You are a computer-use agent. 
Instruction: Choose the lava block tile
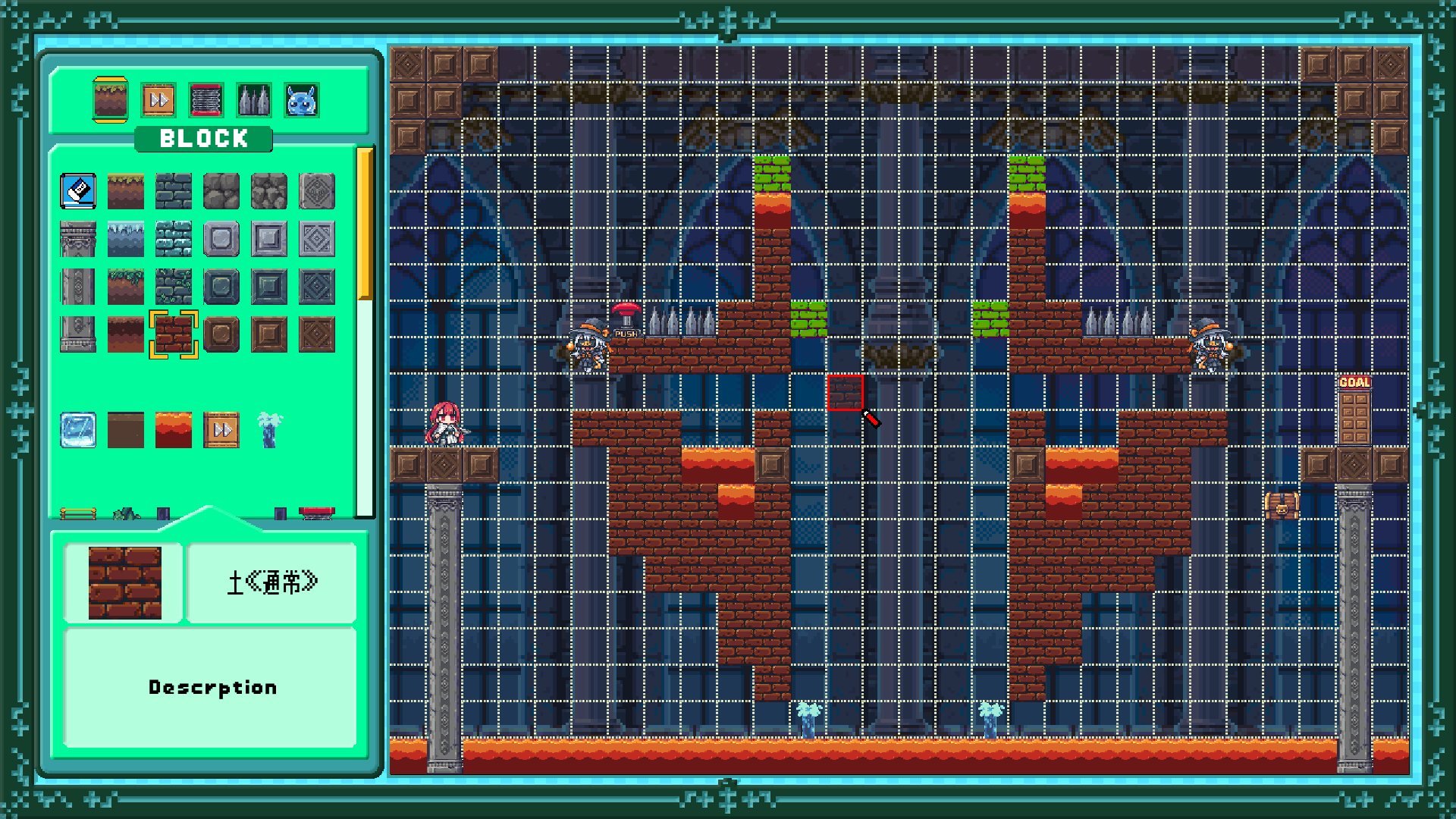(x=174, y=430)
